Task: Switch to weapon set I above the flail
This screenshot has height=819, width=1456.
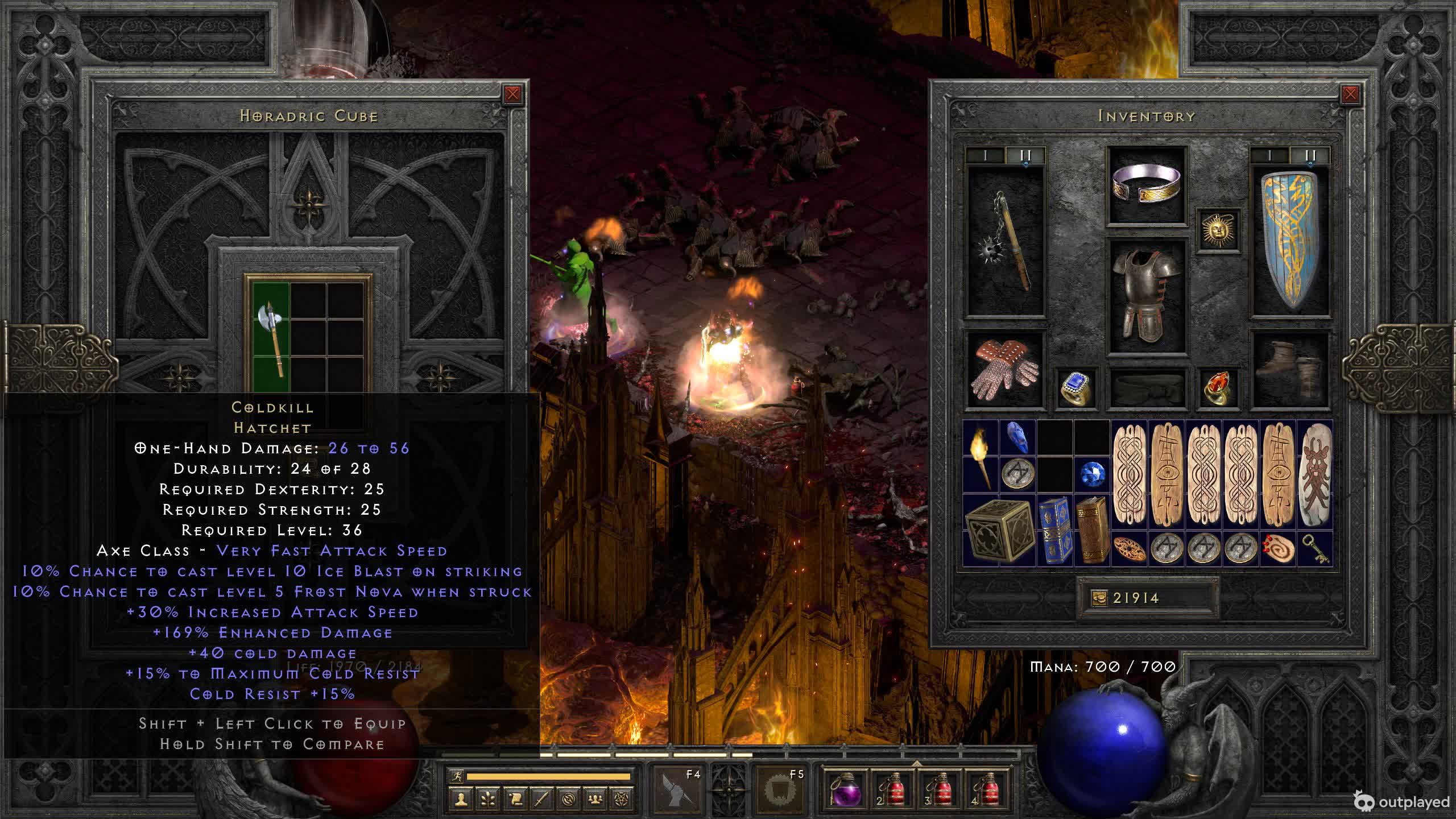Action: (986, 155)
